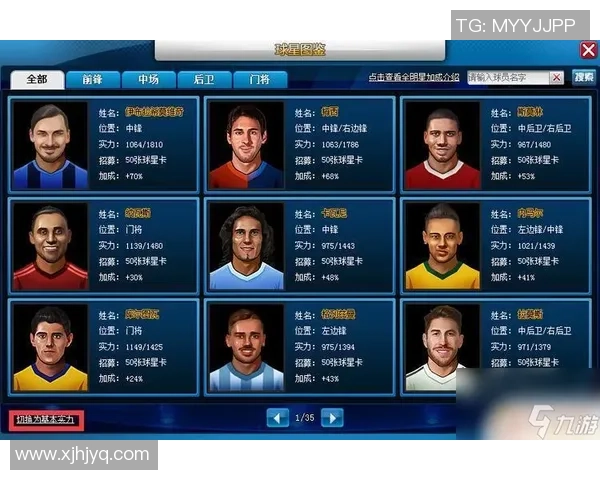Show the 后卫 players tab
Image resolution: width=600 pixels, height=480 pixels.
(x=204, y=80)
